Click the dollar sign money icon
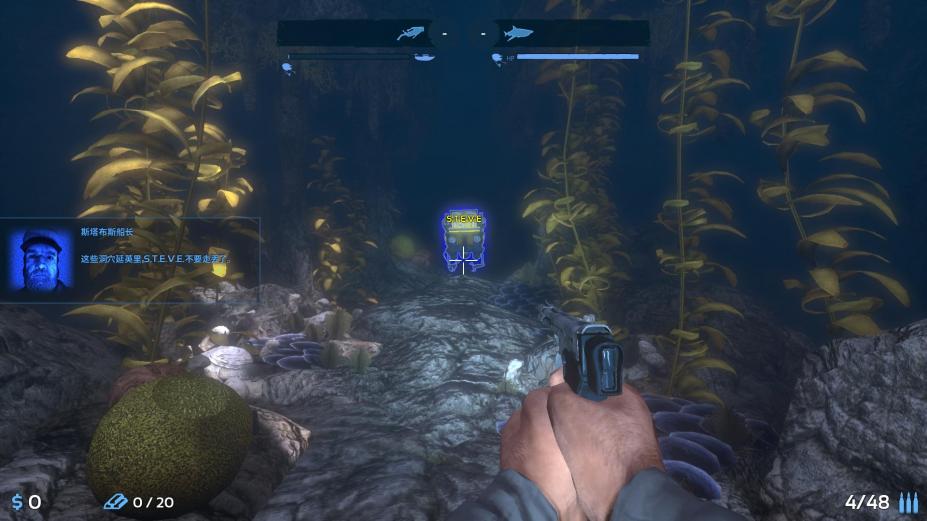This screenshot has height=521, width=927. pyautogui.click(x=17, y=502)
